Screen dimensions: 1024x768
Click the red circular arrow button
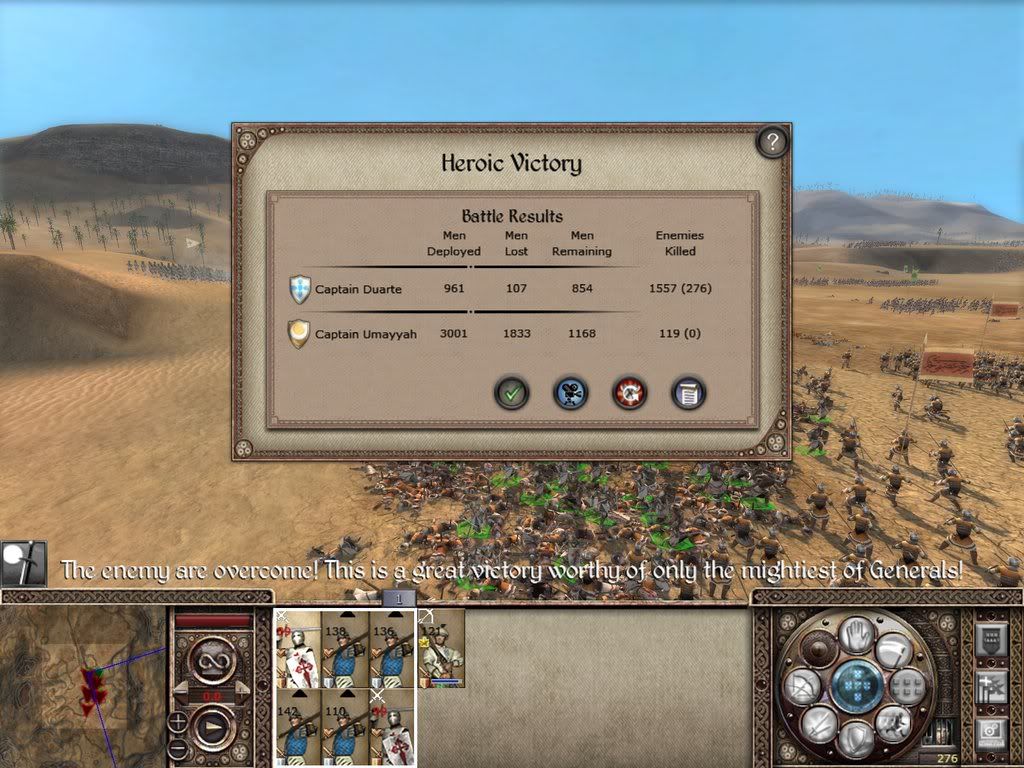(630, 393)
